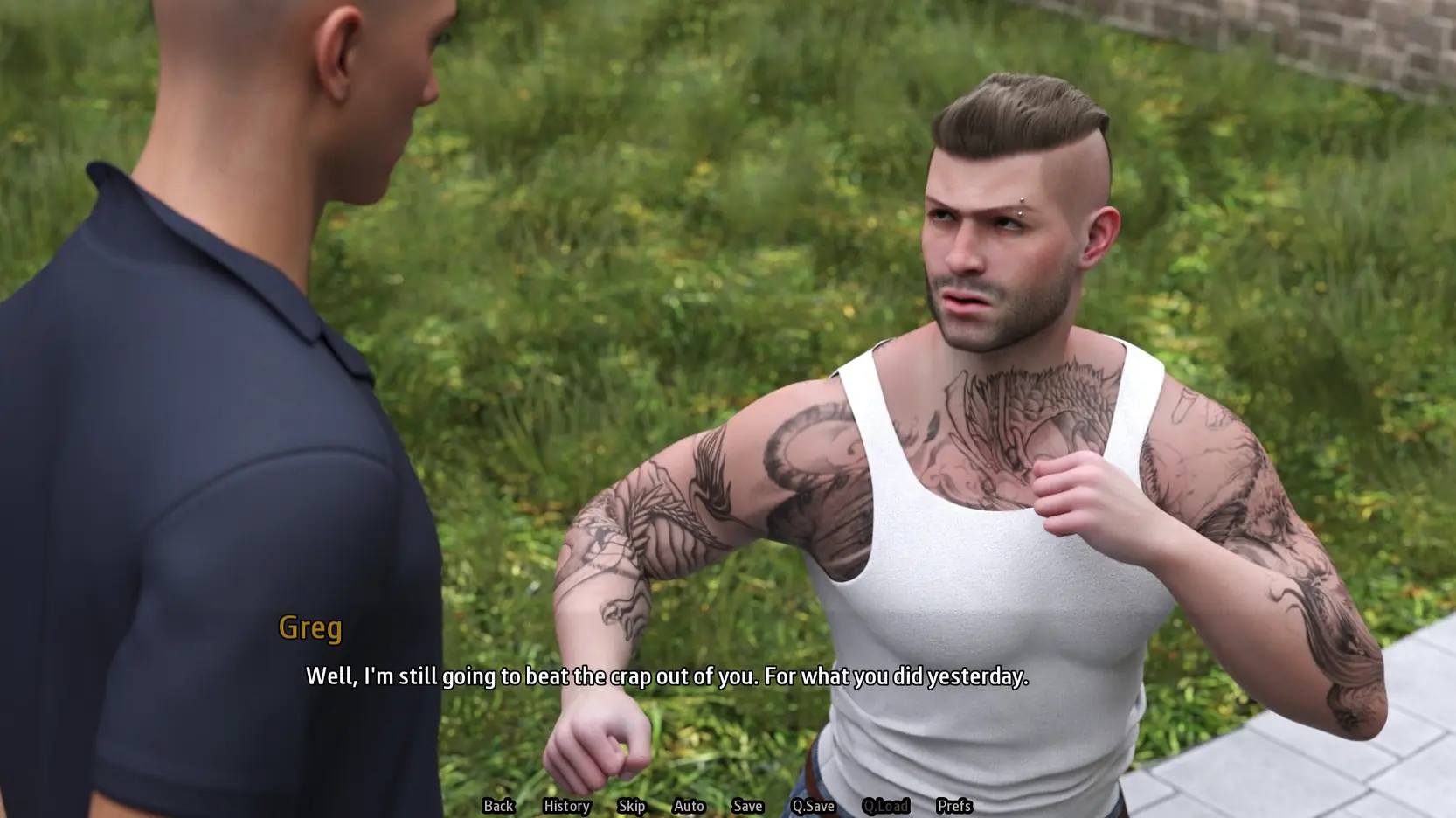The image size is (1456, 818).
Task: Click Back to rewind to previous dialogue
Action: click(498, 807)
